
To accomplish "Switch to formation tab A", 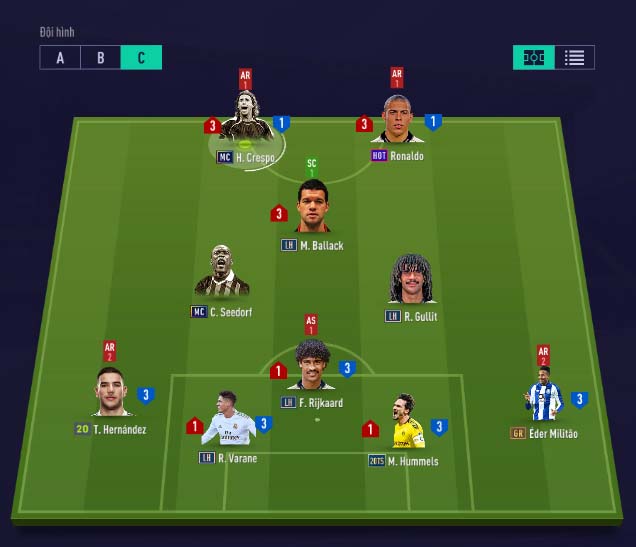I will [x=60, y=58].
